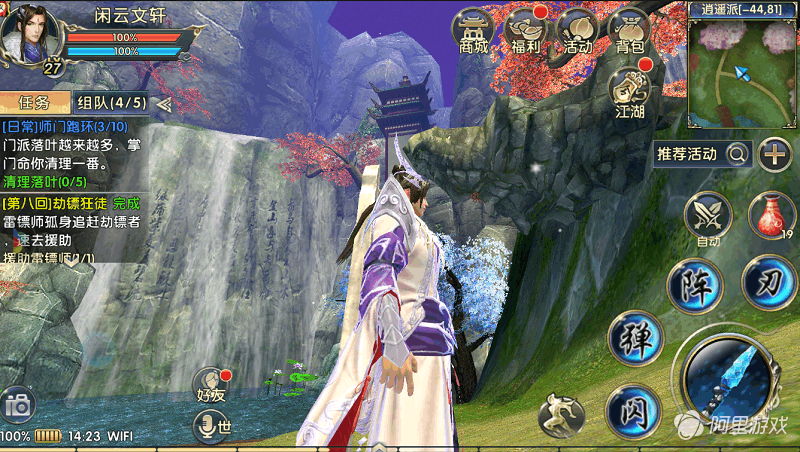Toggle 自动 auto-combat crossed swords
This screenshot has height=452, width=800.
[709, 217]
